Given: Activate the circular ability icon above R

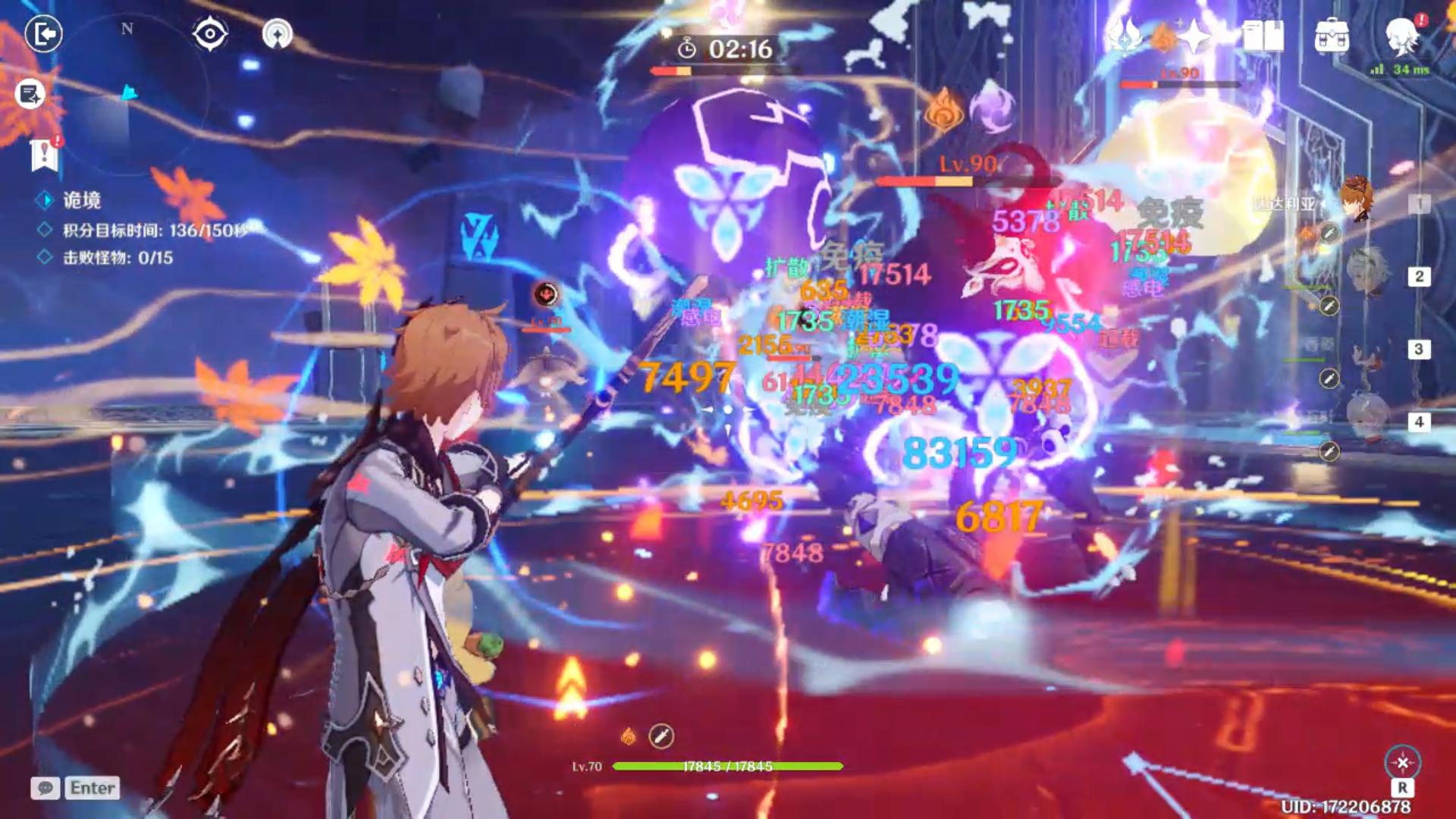Looking at the screenshot, I should point(1402,762).
